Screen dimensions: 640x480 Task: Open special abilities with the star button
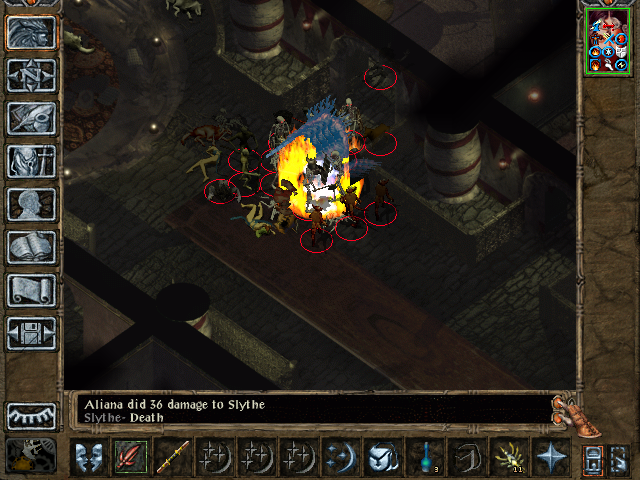[550, 457]
